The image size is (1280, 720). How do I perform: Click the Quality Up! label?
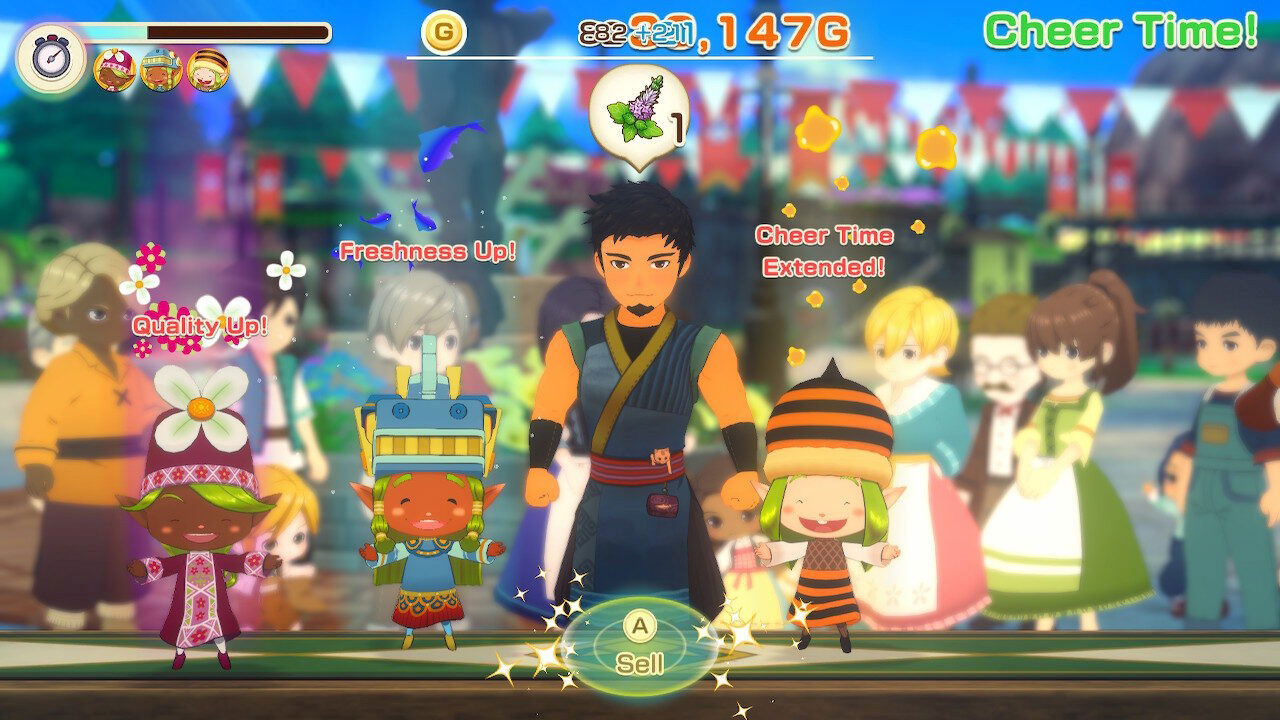(200, 324)
